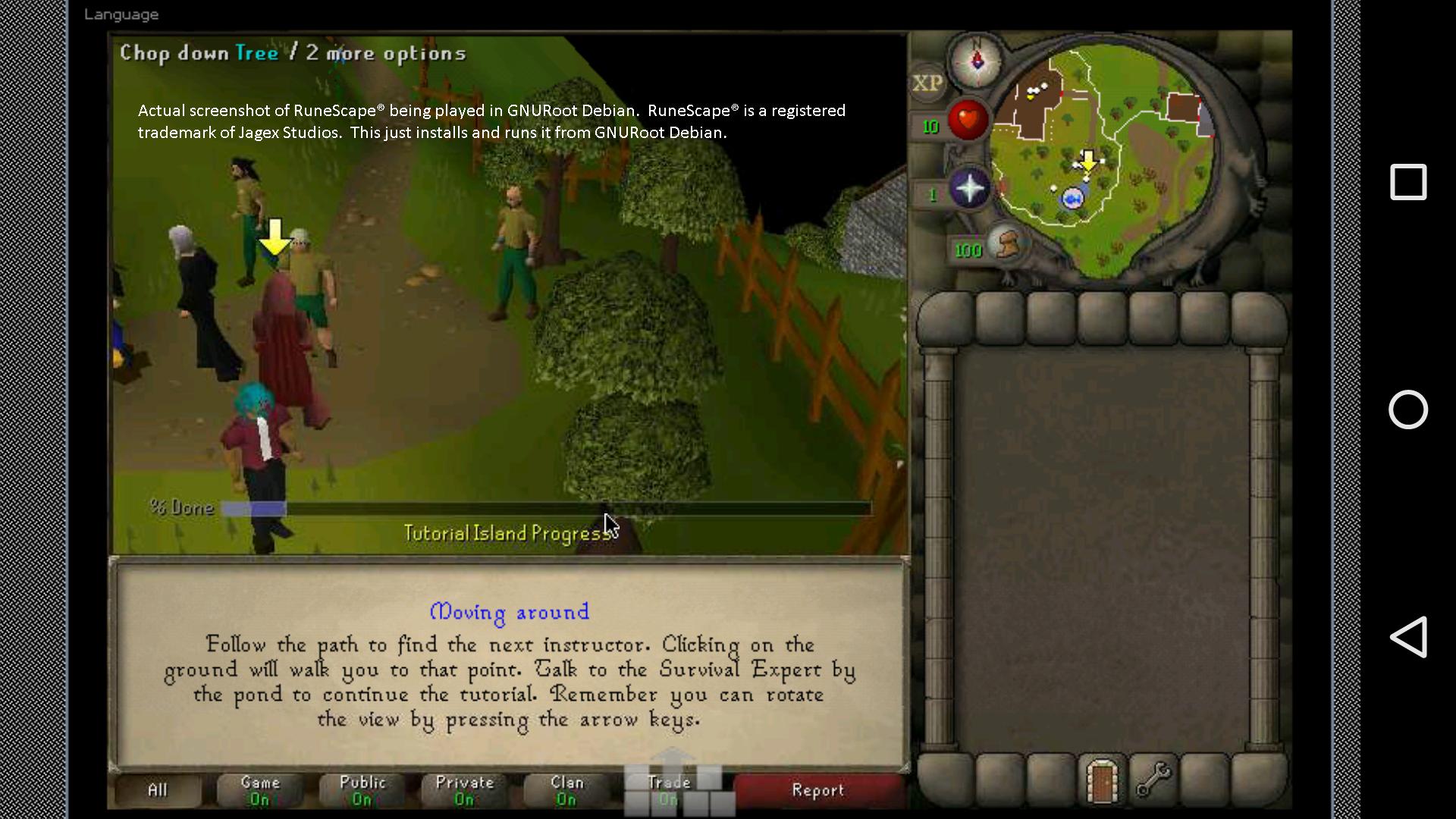This screenshot has height=819, width=1456.
Task: Click the compass to face north
Action: click(978, 63)
